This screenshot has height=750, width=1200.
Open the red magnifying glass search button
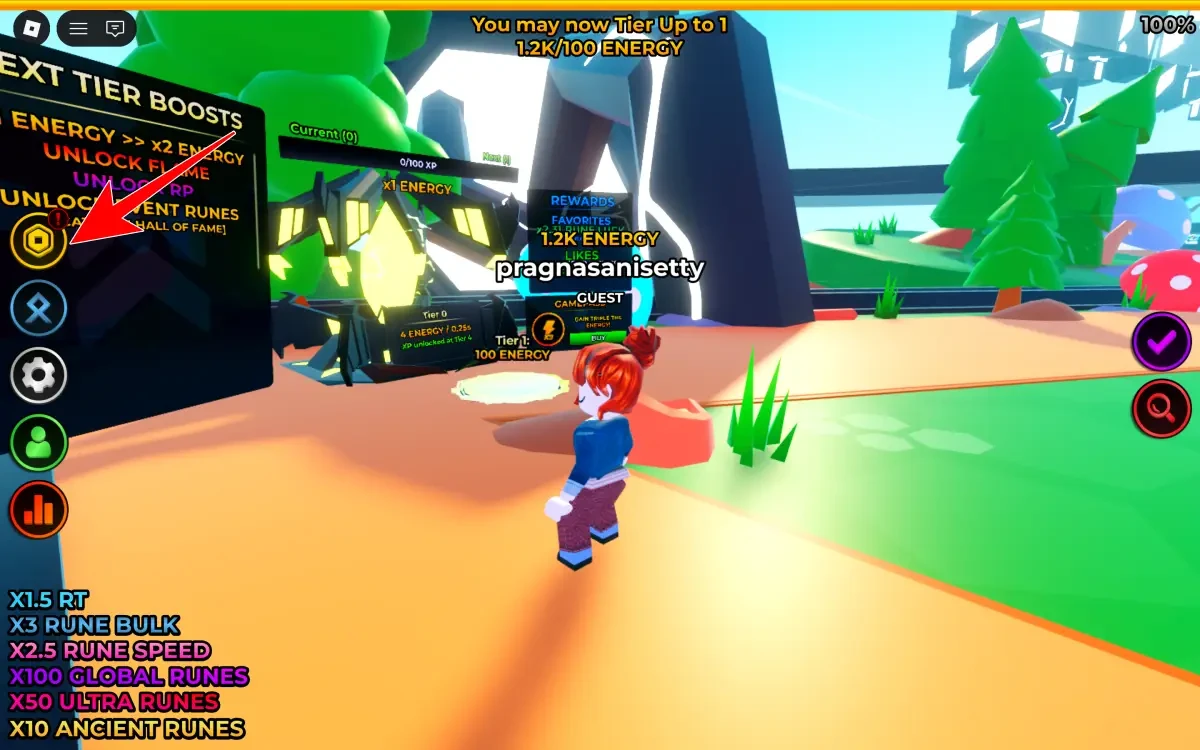1161,407
